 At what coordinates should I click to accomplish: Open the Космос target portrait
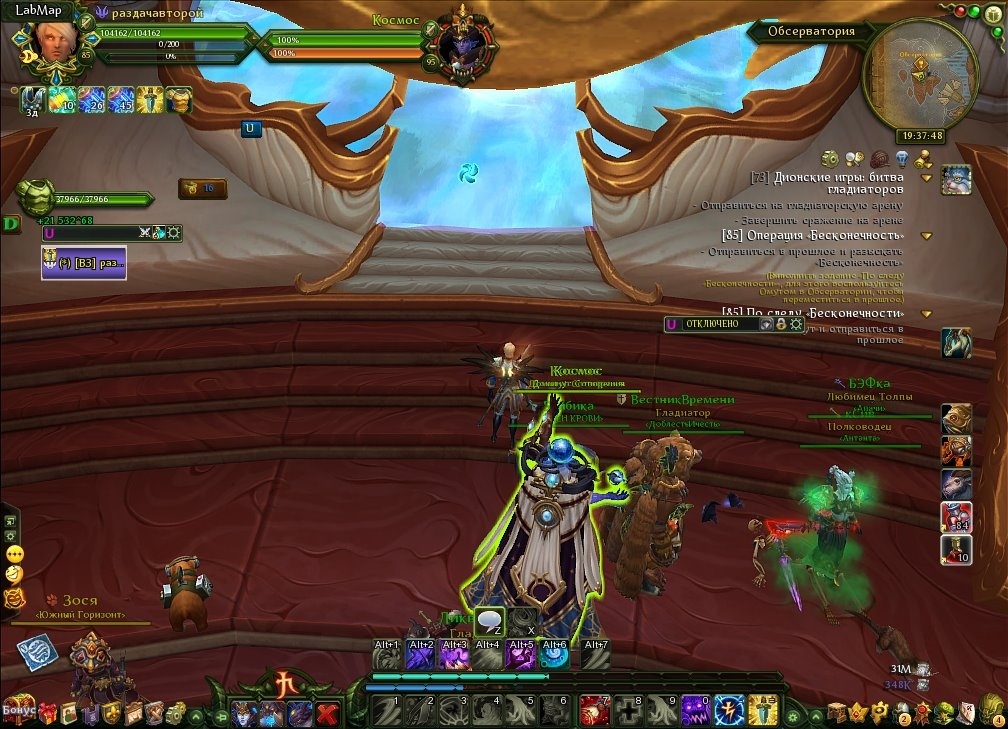click(461, 43)
